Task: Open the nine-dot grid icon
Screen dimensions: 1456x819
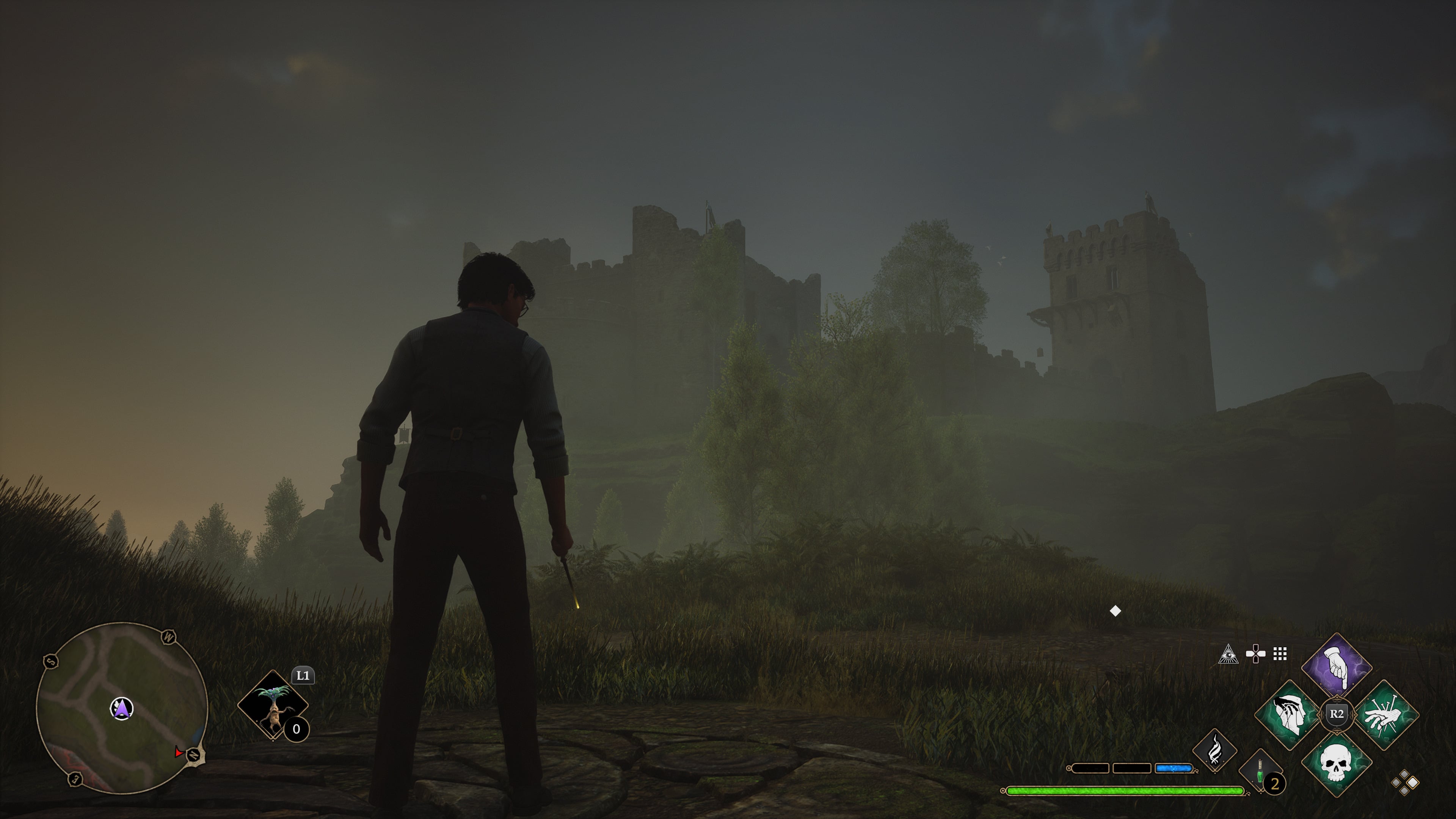Action: (1280, 654)
